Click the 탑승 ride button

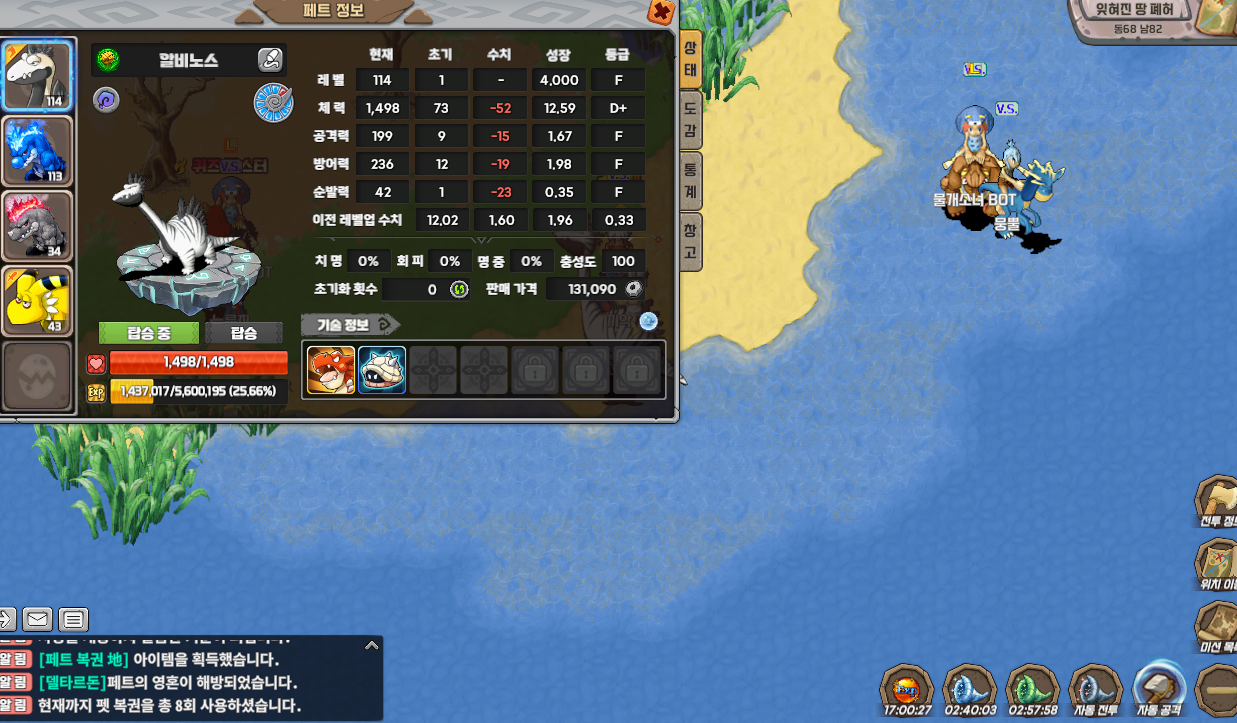(244, 333)
